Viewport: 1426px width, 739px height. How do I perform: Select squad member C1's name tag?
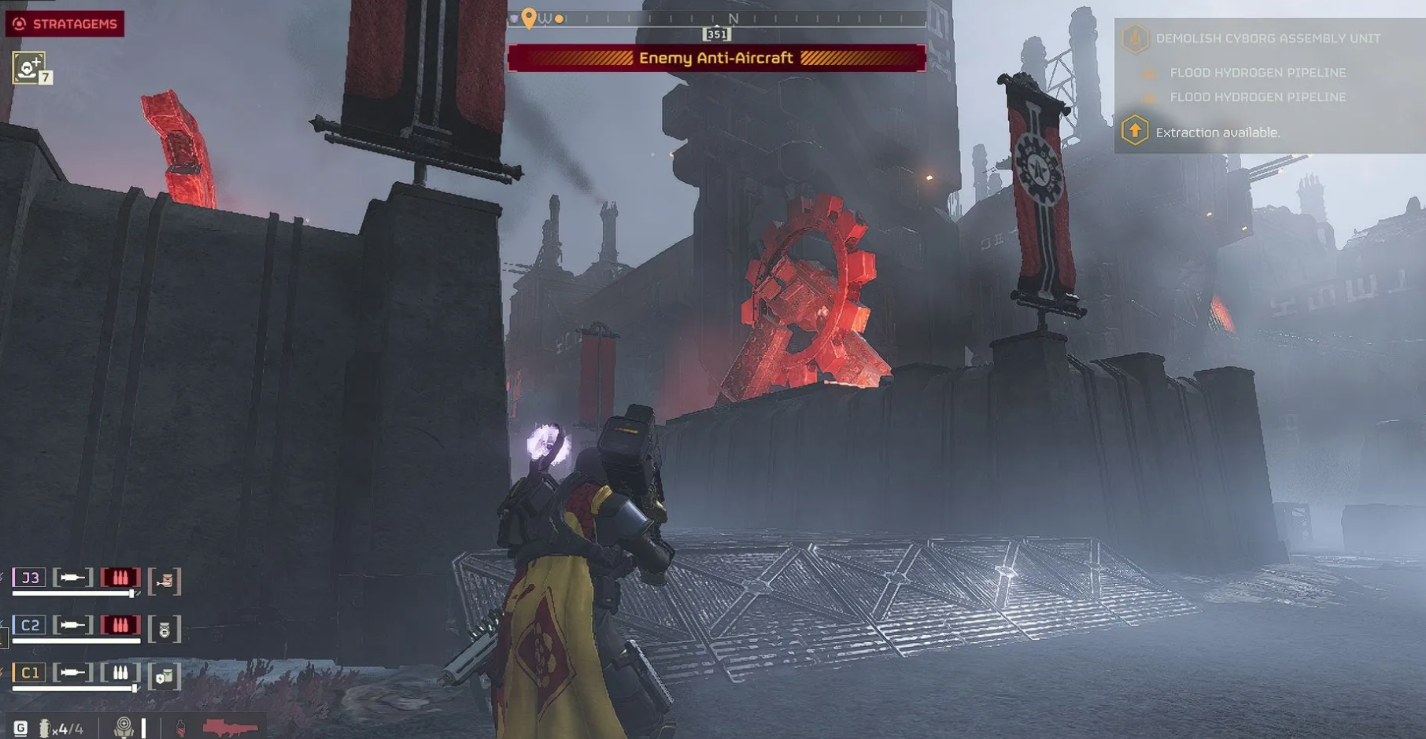pyautogui.click(x=30, y=673)
